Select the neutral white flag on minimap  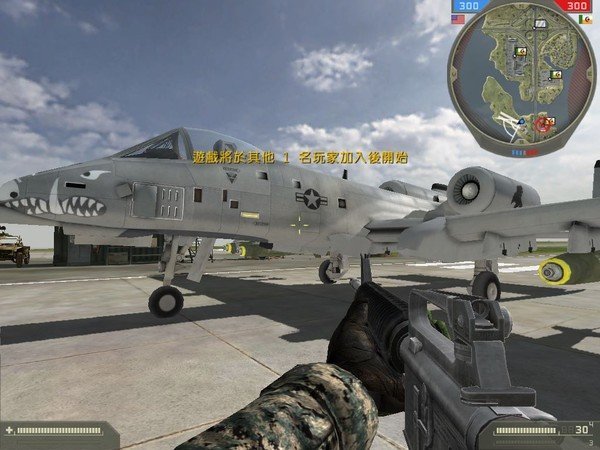(541, 22)
